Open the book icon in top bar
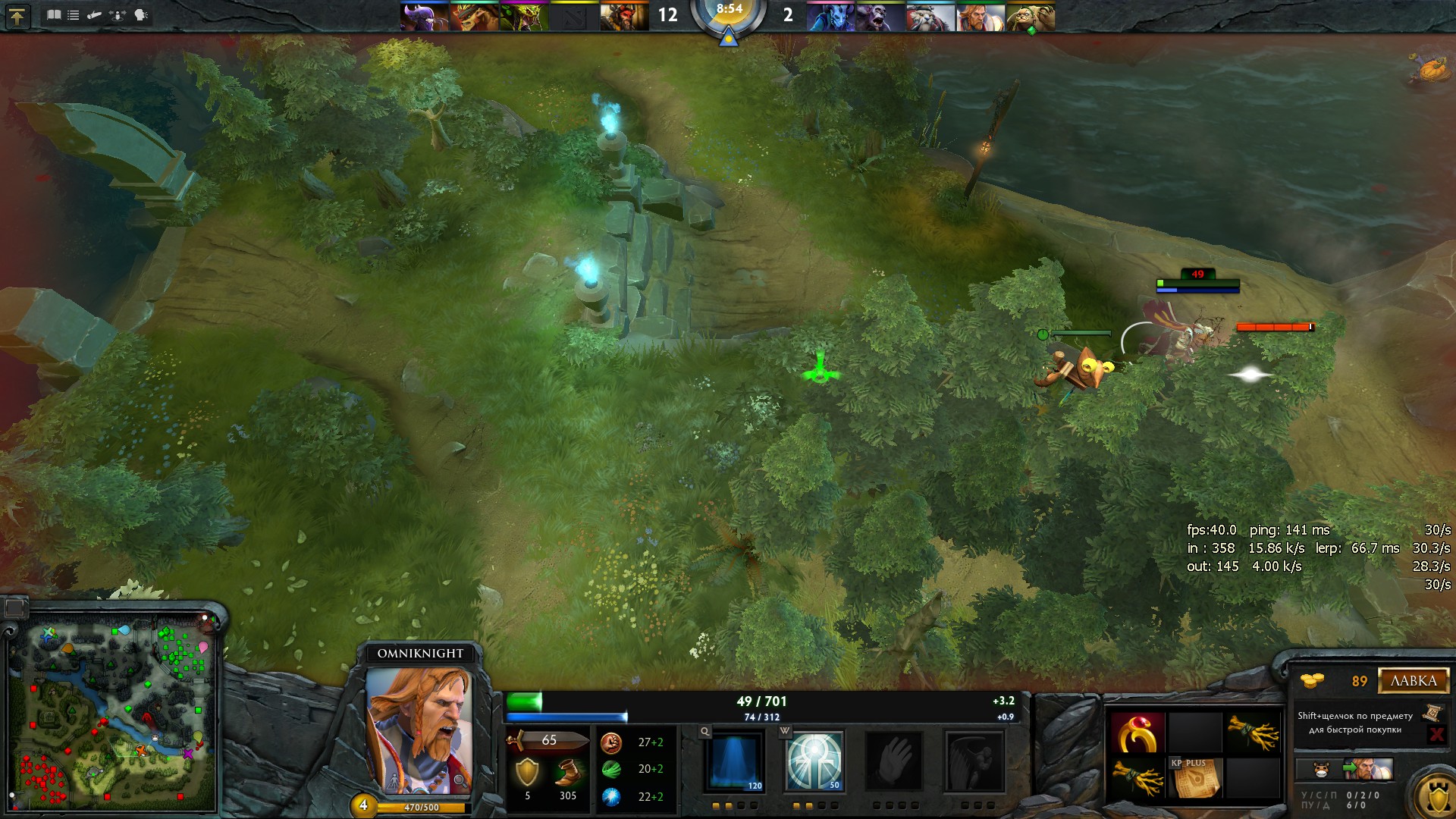1456x819 pixels. point(54,15)
